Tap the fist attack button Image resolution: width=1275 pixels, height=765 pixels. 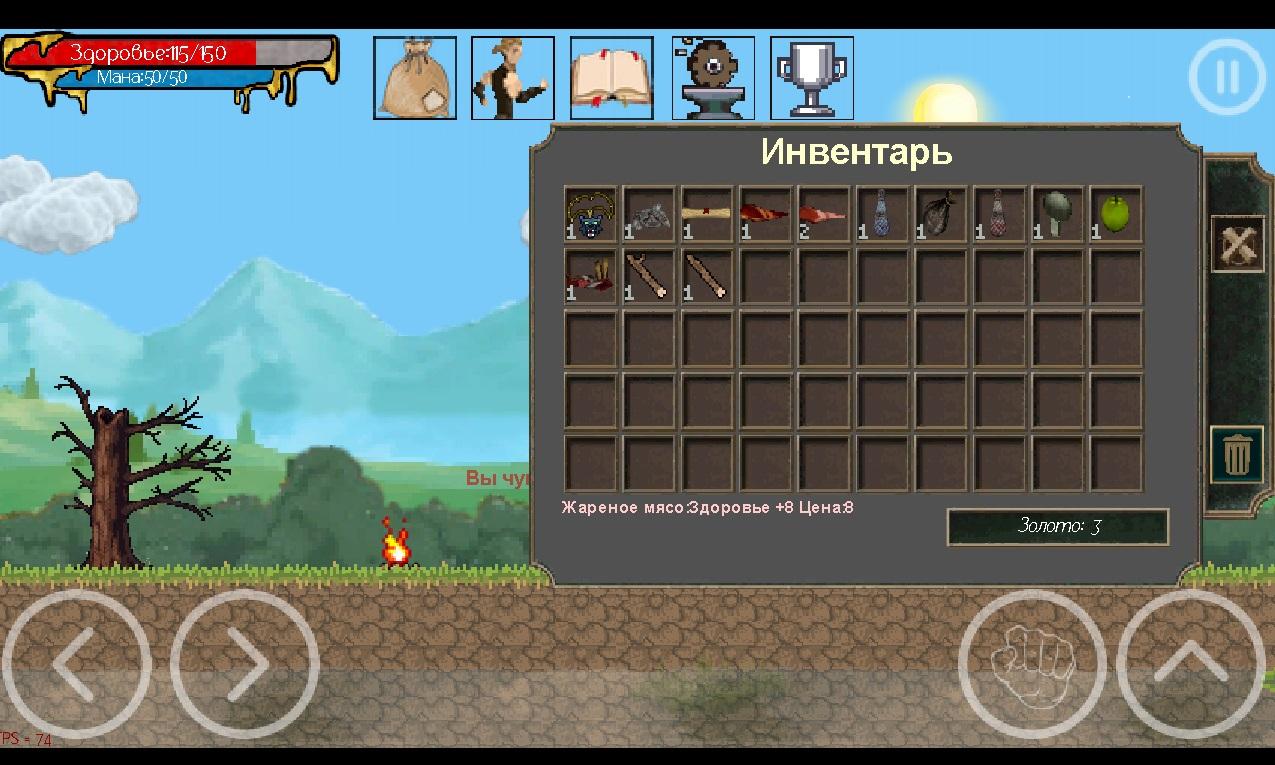[1032, 664]
